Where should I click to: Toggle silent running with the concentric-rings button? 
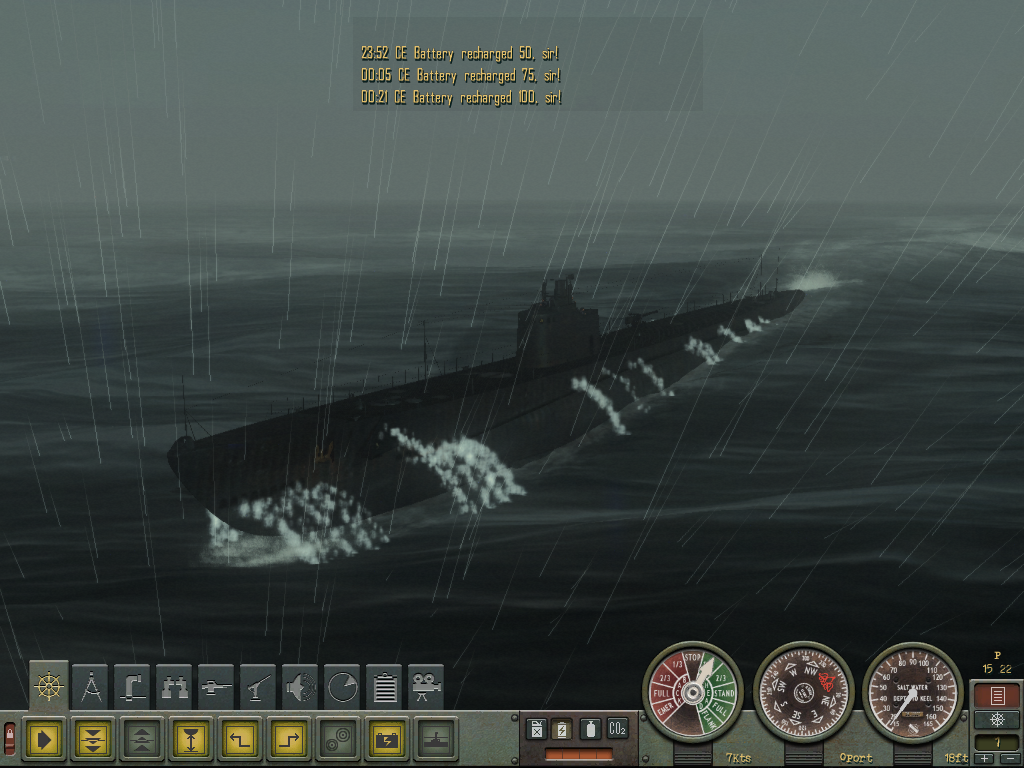coord(338,739)
